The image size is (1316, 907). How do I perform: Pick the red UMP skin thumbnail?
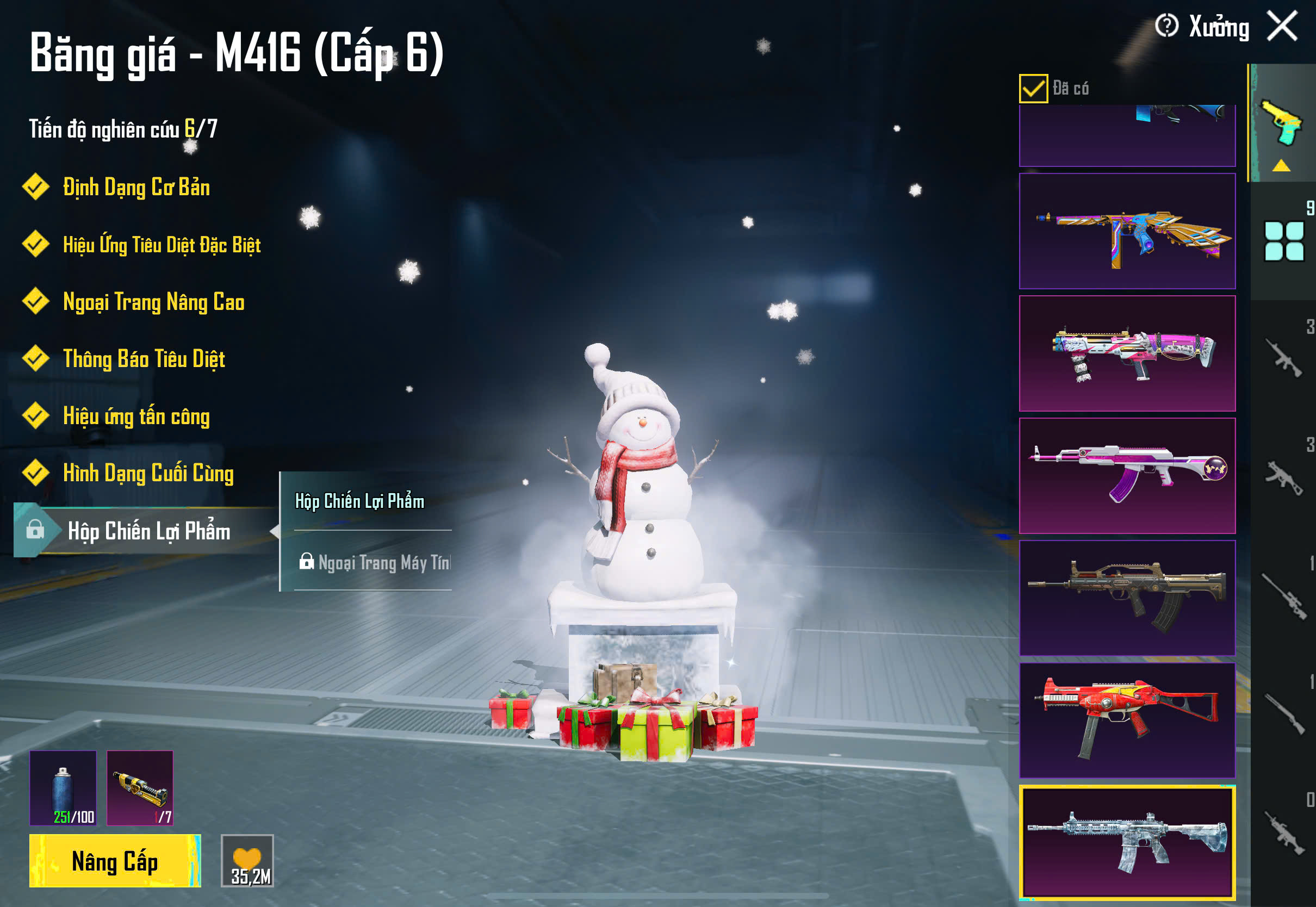point(1127,720)
